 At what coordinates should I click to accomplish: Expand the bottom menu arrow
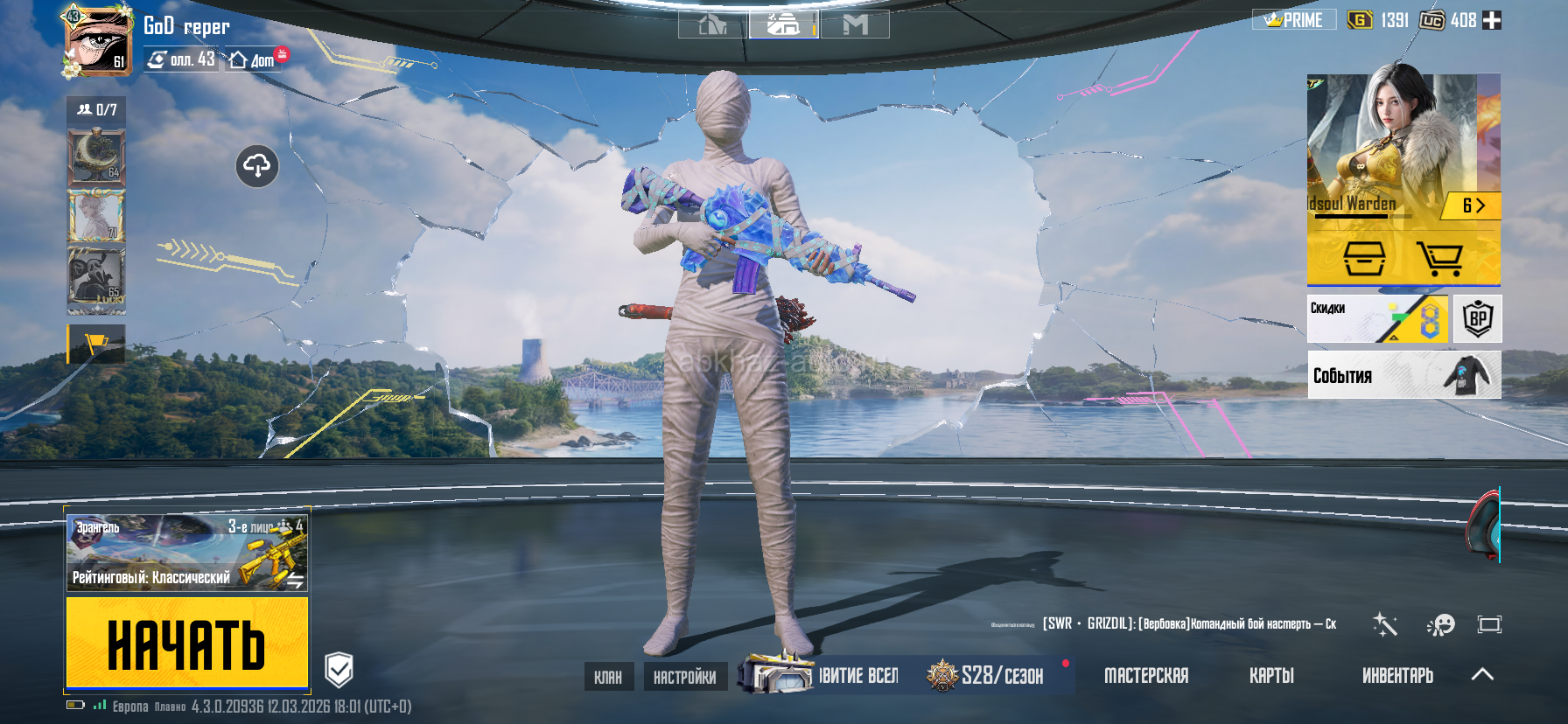[1482, 674]
